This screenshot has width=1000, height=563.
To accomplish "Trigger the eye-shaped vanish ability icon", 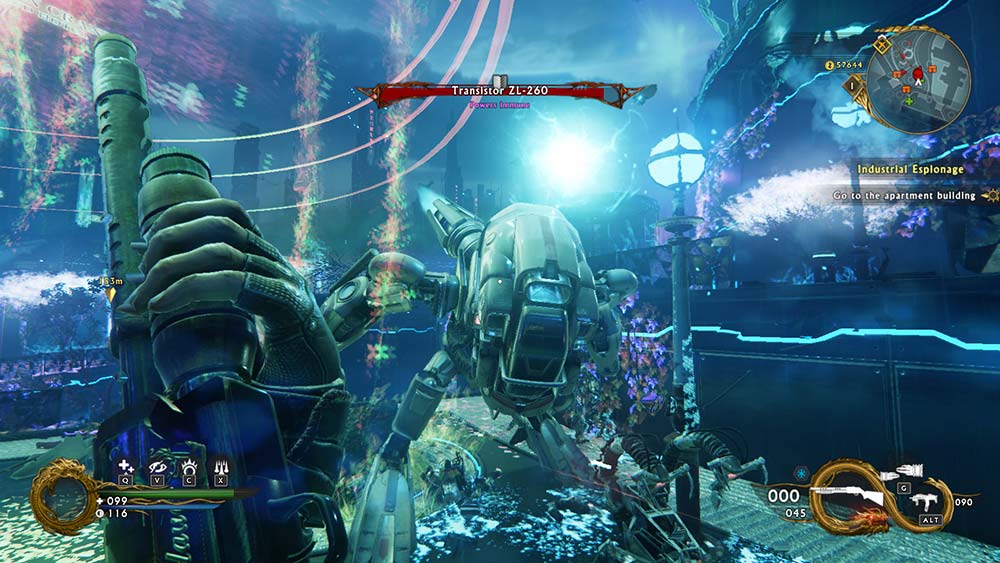I will point(157,466).
